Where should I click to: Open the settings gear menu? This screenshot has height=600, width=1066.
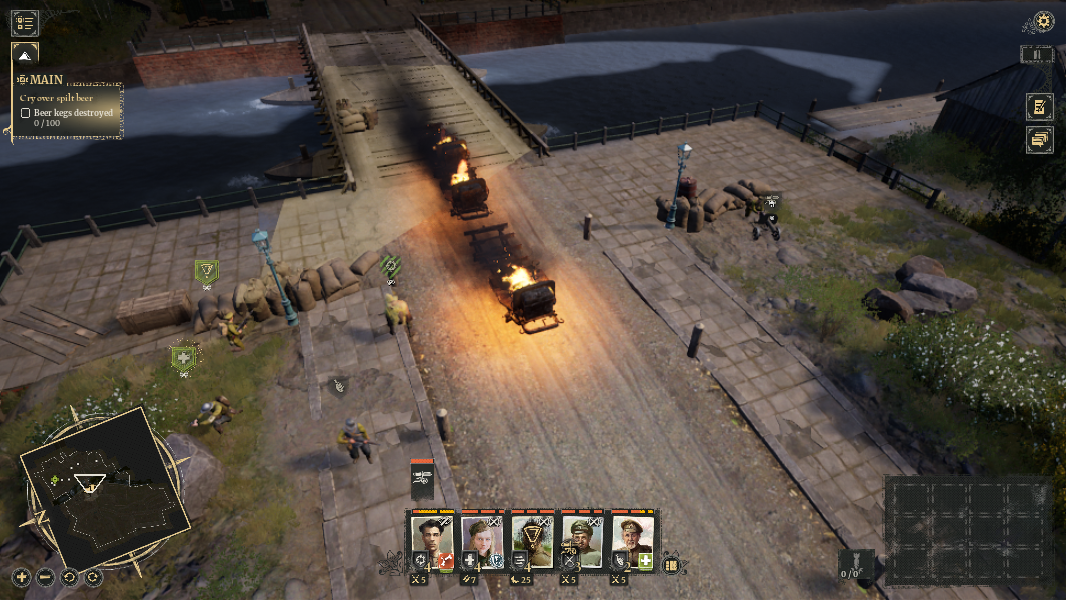[x=1044, y=21]
